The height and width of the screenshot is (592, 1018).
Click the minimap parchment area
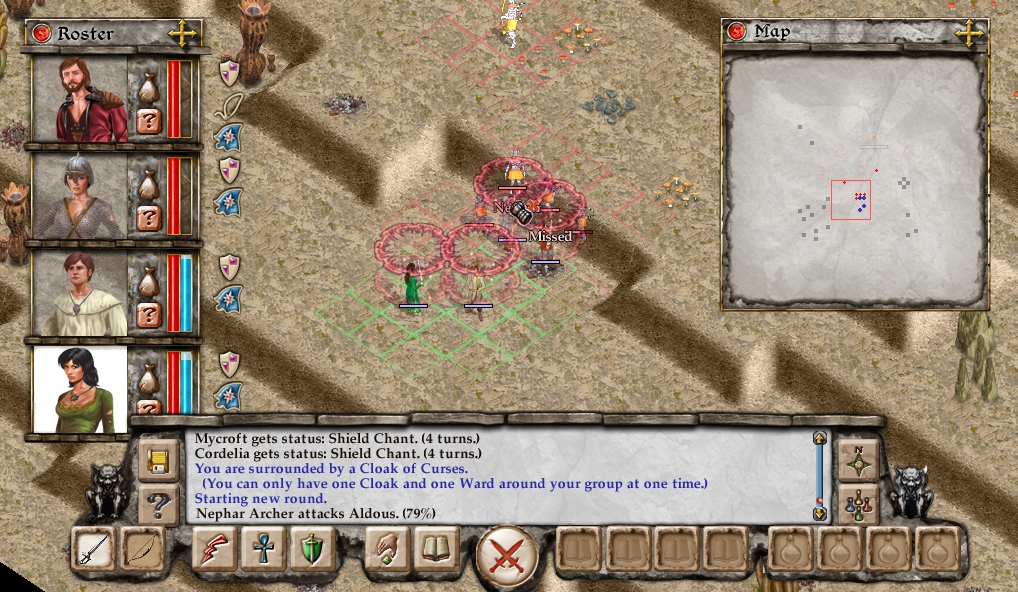853,180
